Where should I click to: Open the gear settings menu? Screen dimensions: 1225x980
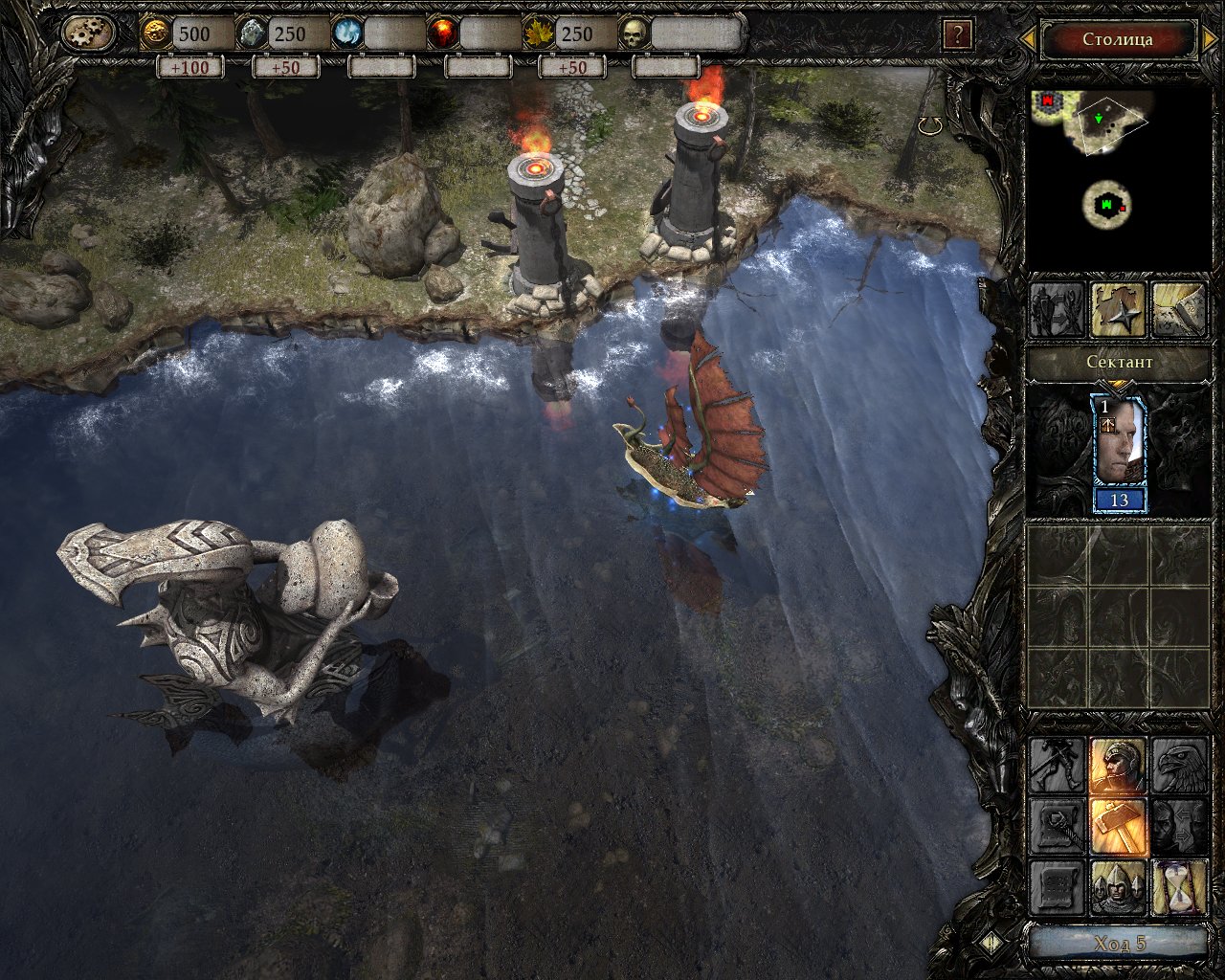pos(89,34)
